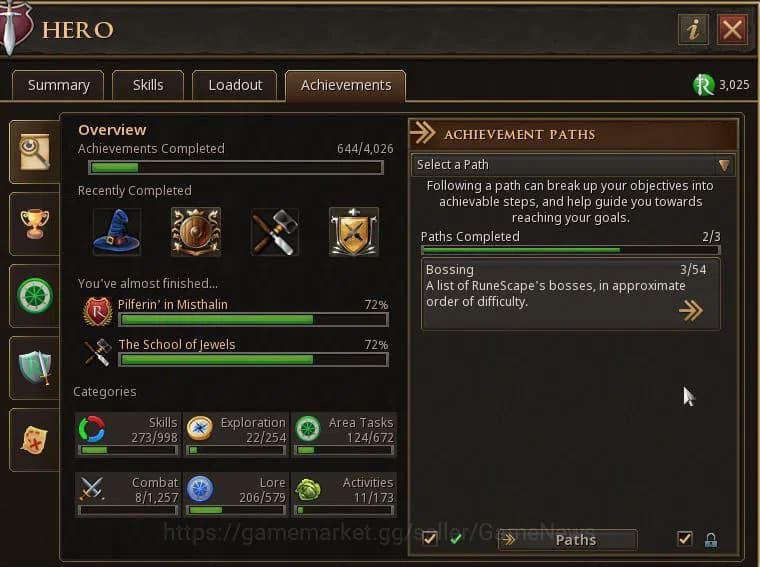
Task: Open the Skills achievement category
Action: pos(127,435)
